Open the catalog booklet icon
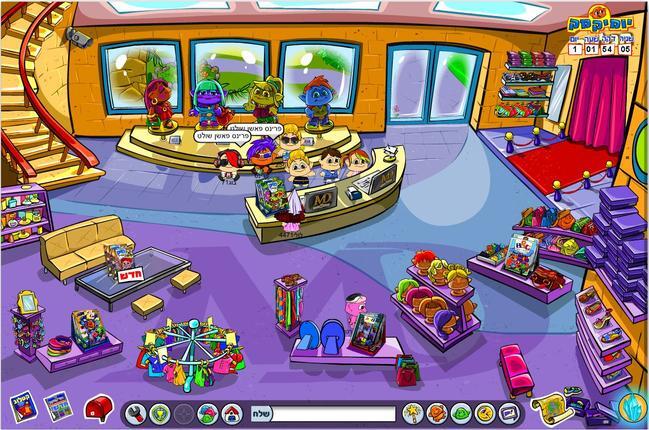Screen dimensions: 649x430 (22, 408)
